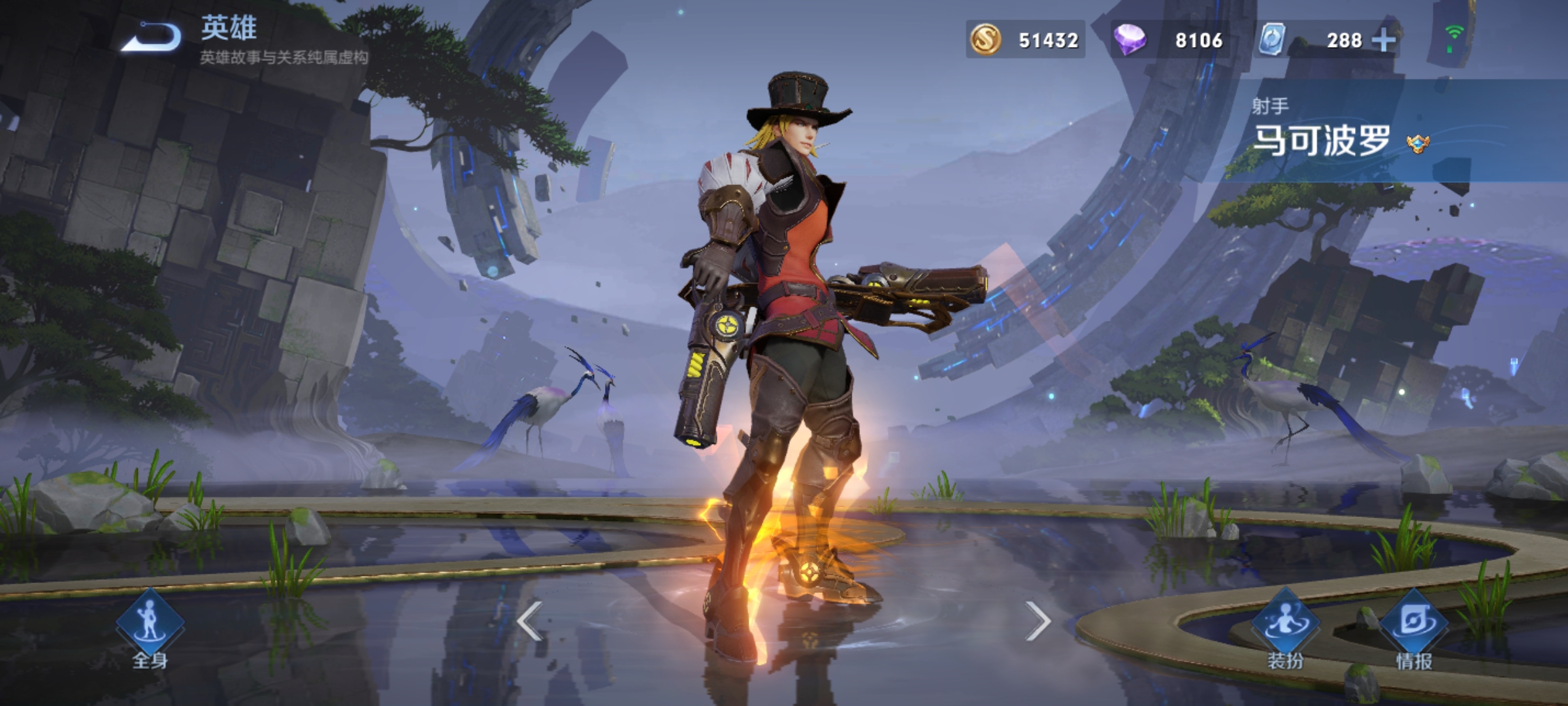The height and width of the screenshot is (706, 1568).
Task: Open the 装扮 skins menu
Action: [1285, 629]
